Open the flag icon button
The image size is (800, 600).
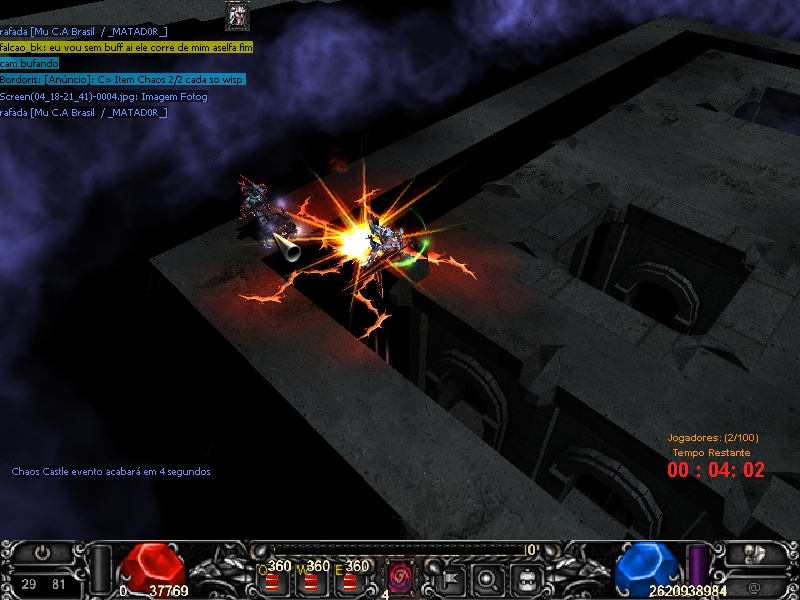pyautogui.click(x=449, y=577)
